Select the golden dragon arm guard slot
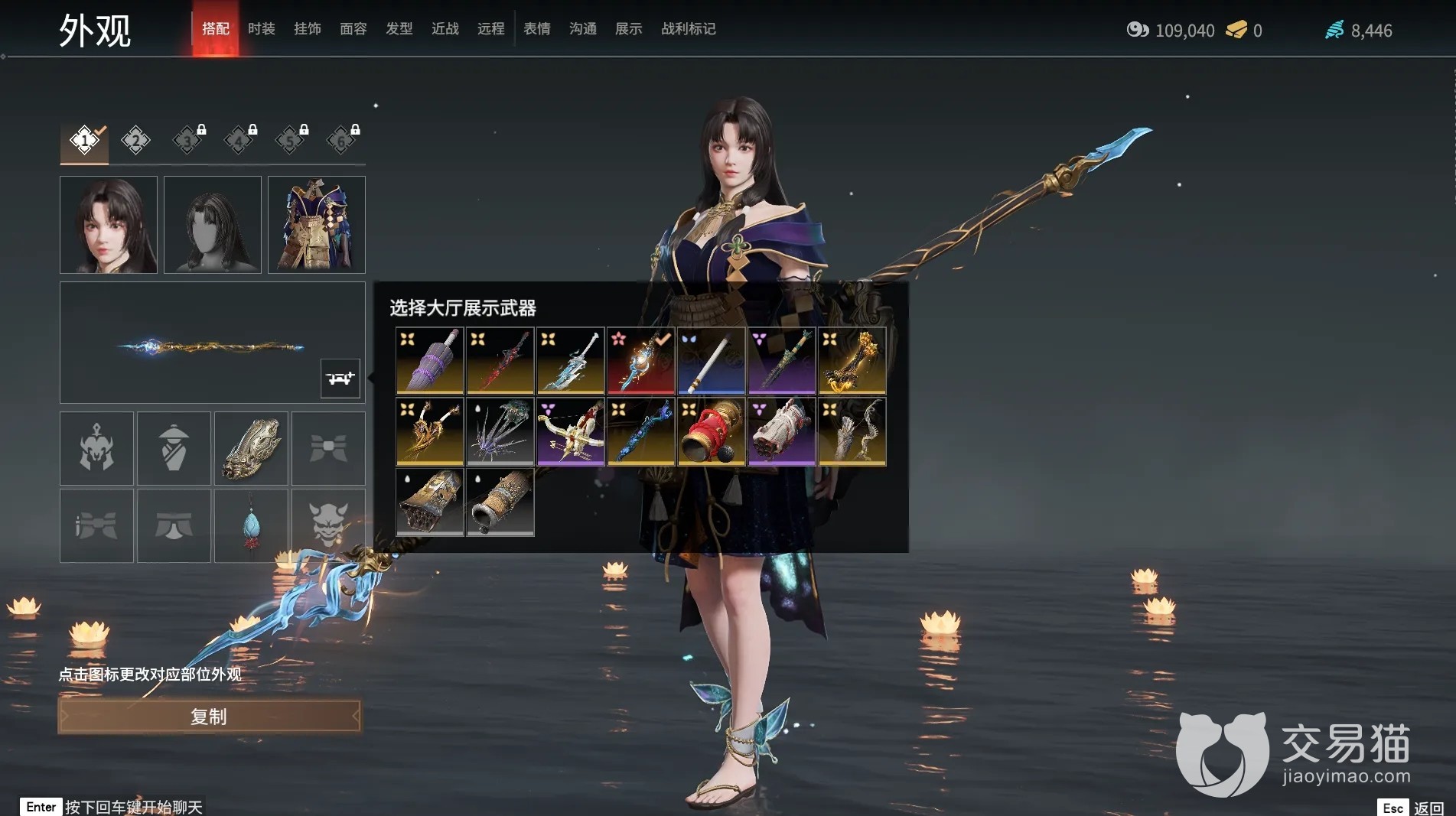This screenshot has height=816, width=1456. (251, 448)
